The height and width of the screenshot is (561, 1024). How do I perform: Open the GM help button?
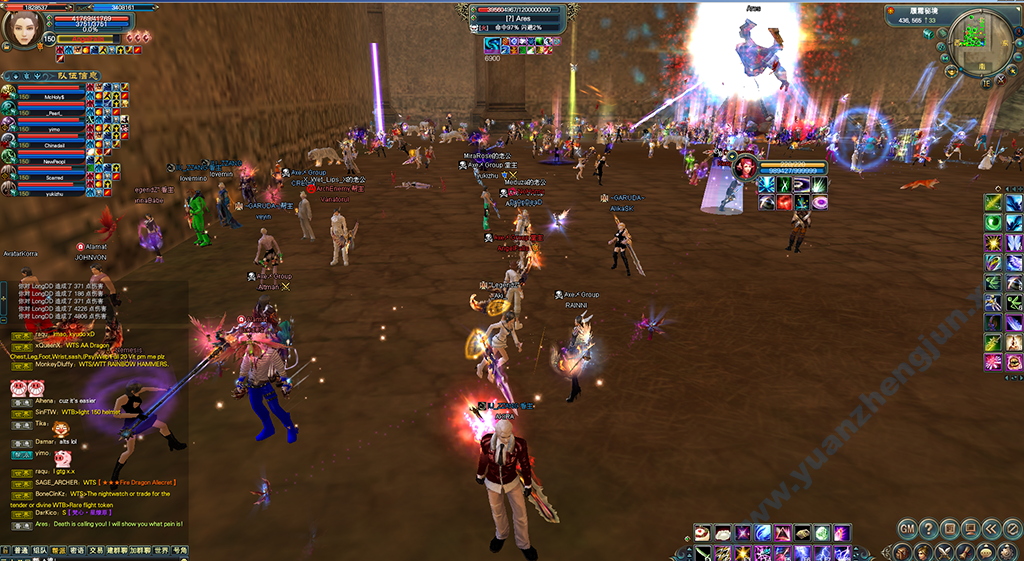[907, 528]
